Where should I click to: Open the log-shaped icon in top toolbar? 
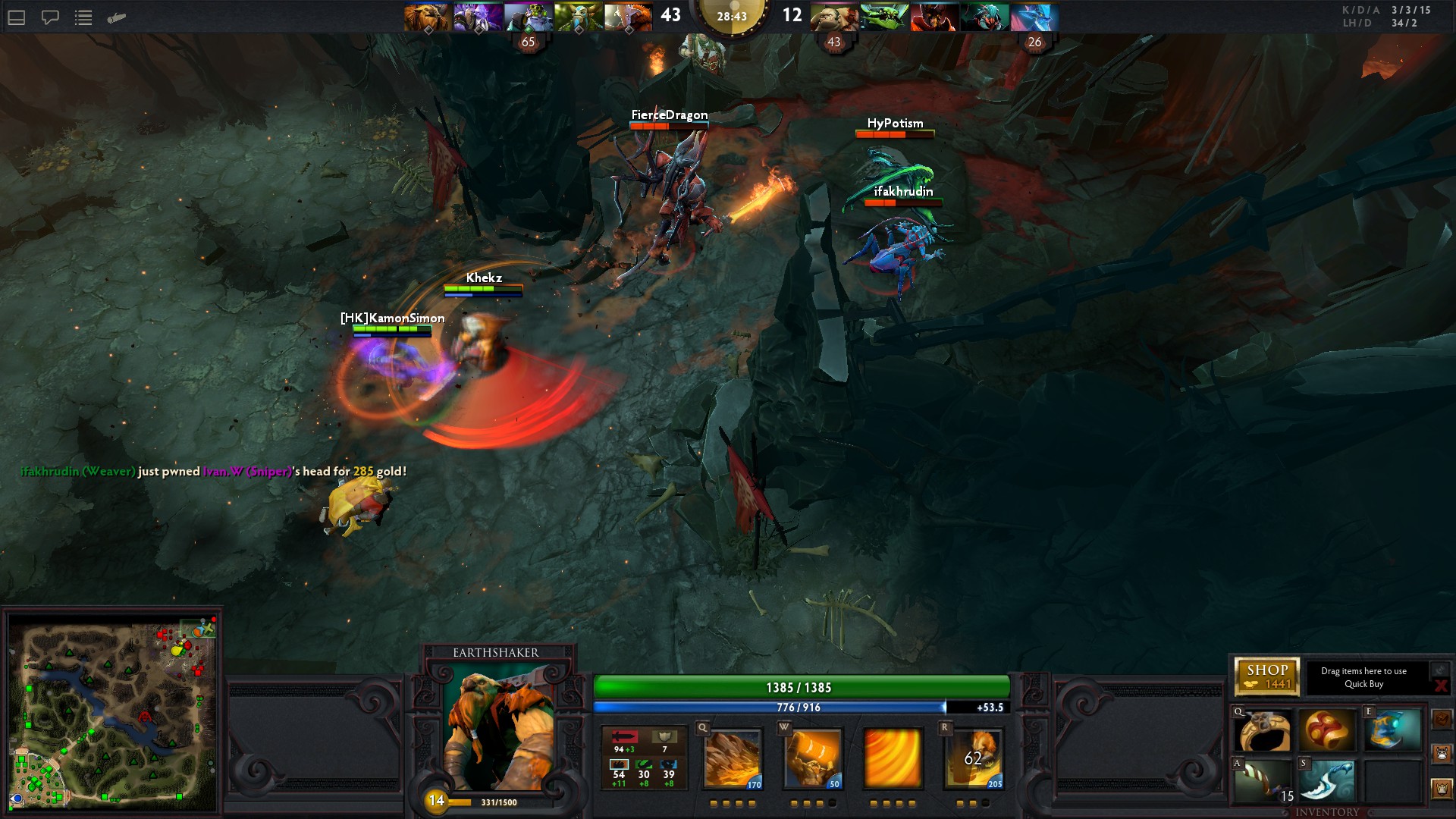pyautogui.click(x=117, y=17)
